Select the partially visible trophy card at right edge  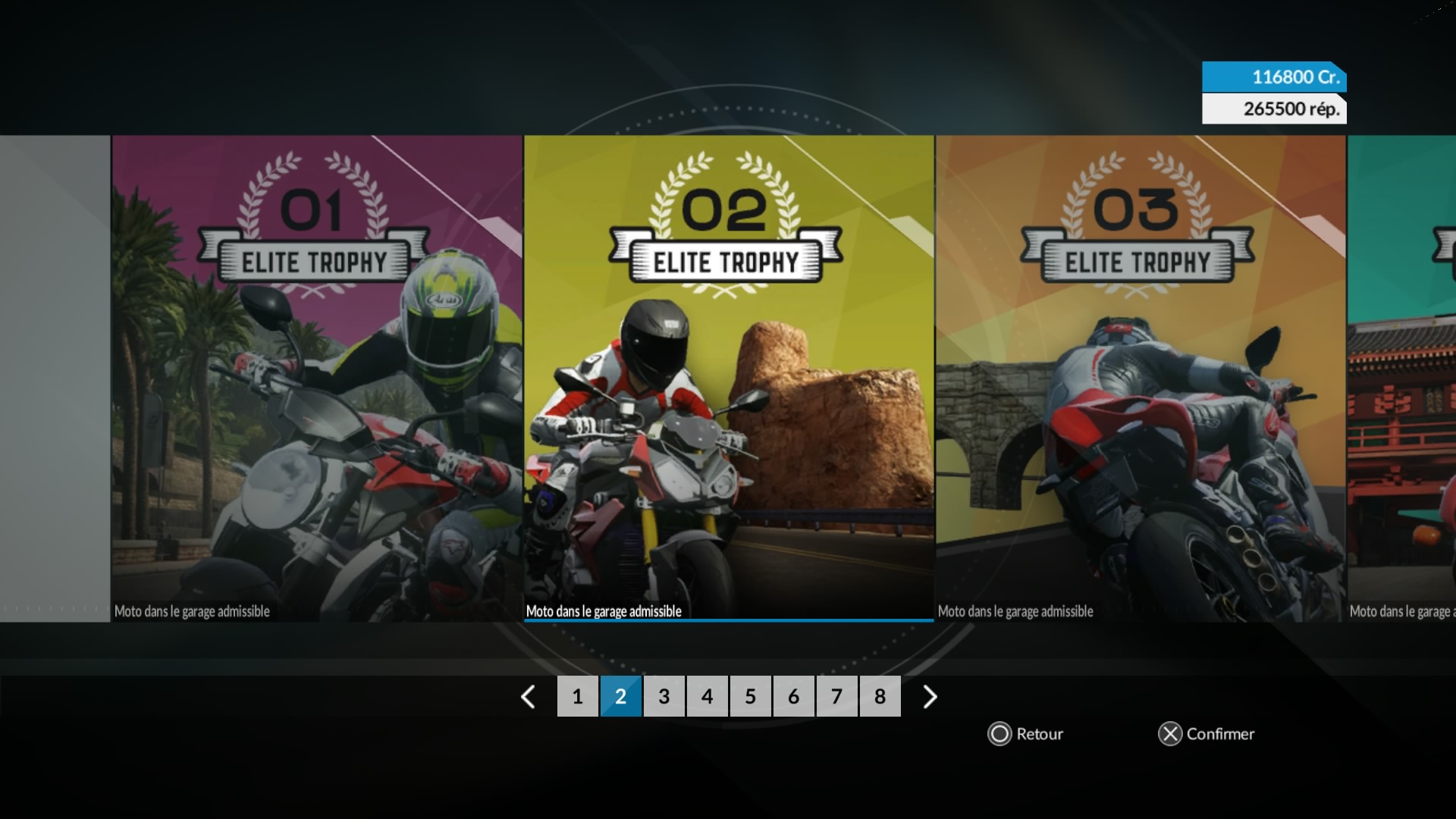pos(1402,378)
